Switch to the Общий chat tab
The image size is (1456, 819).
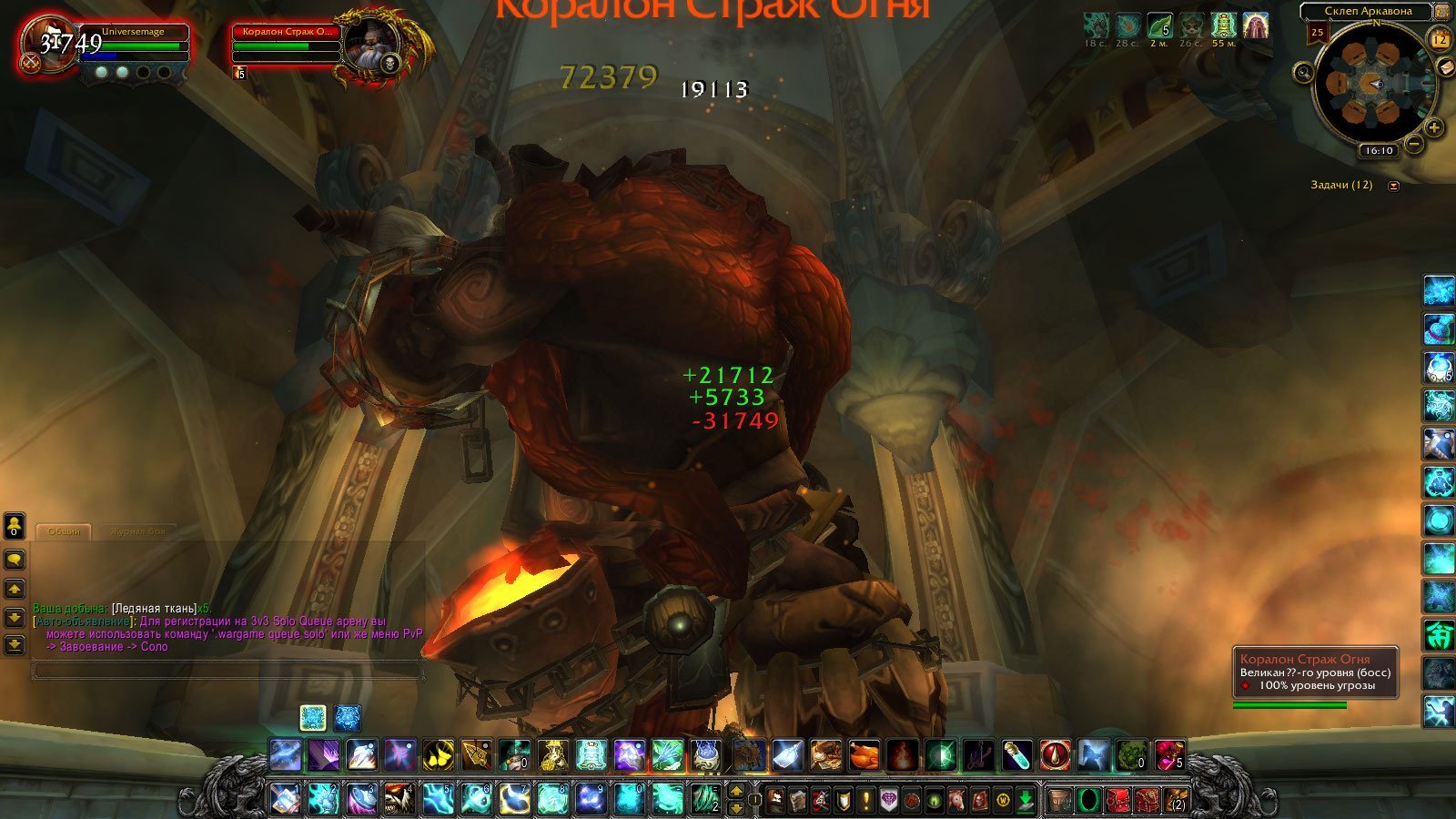click(x=64, y=531)
